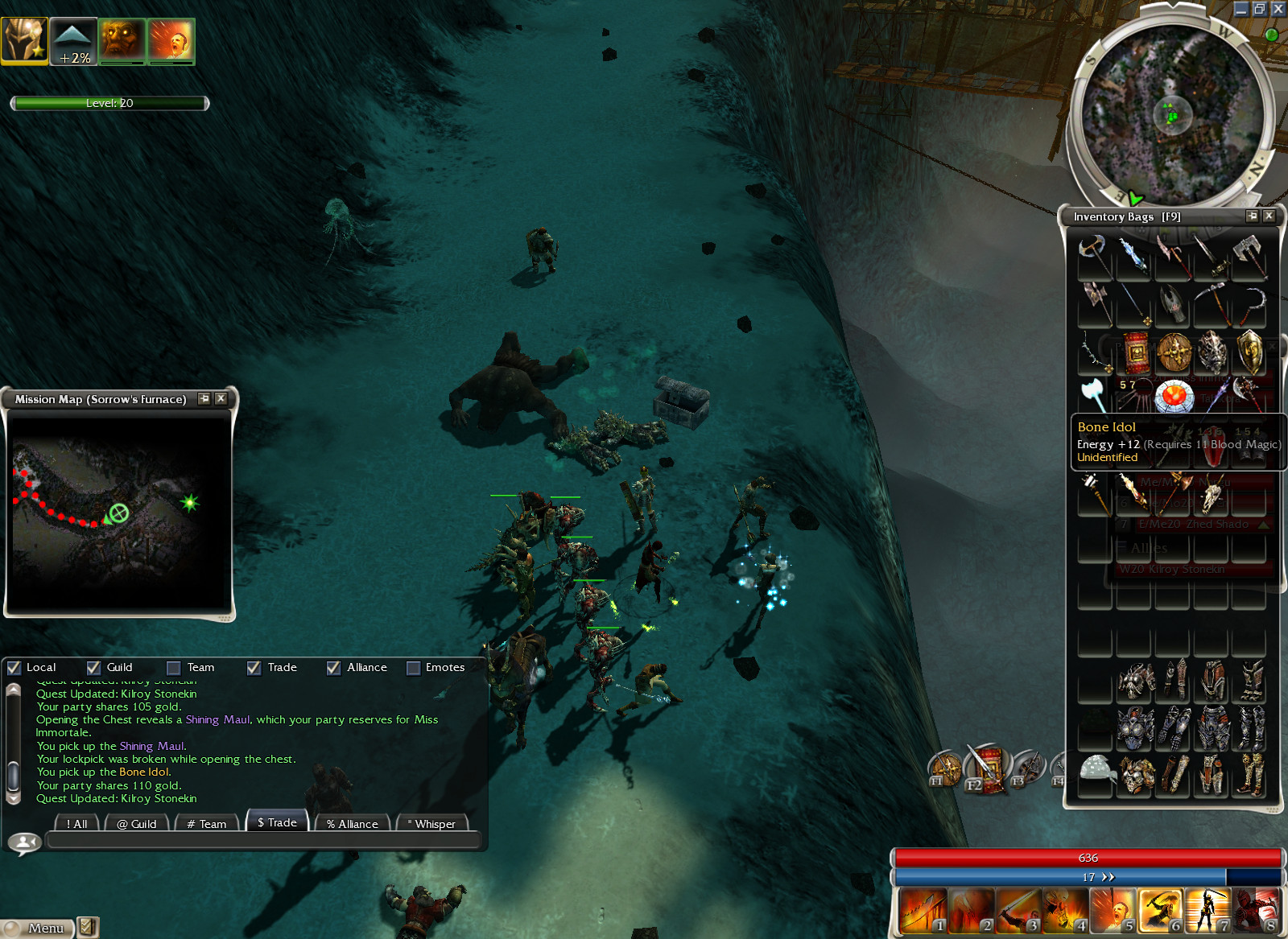Switch to the Guild chat channel tab

coord(137,823)
